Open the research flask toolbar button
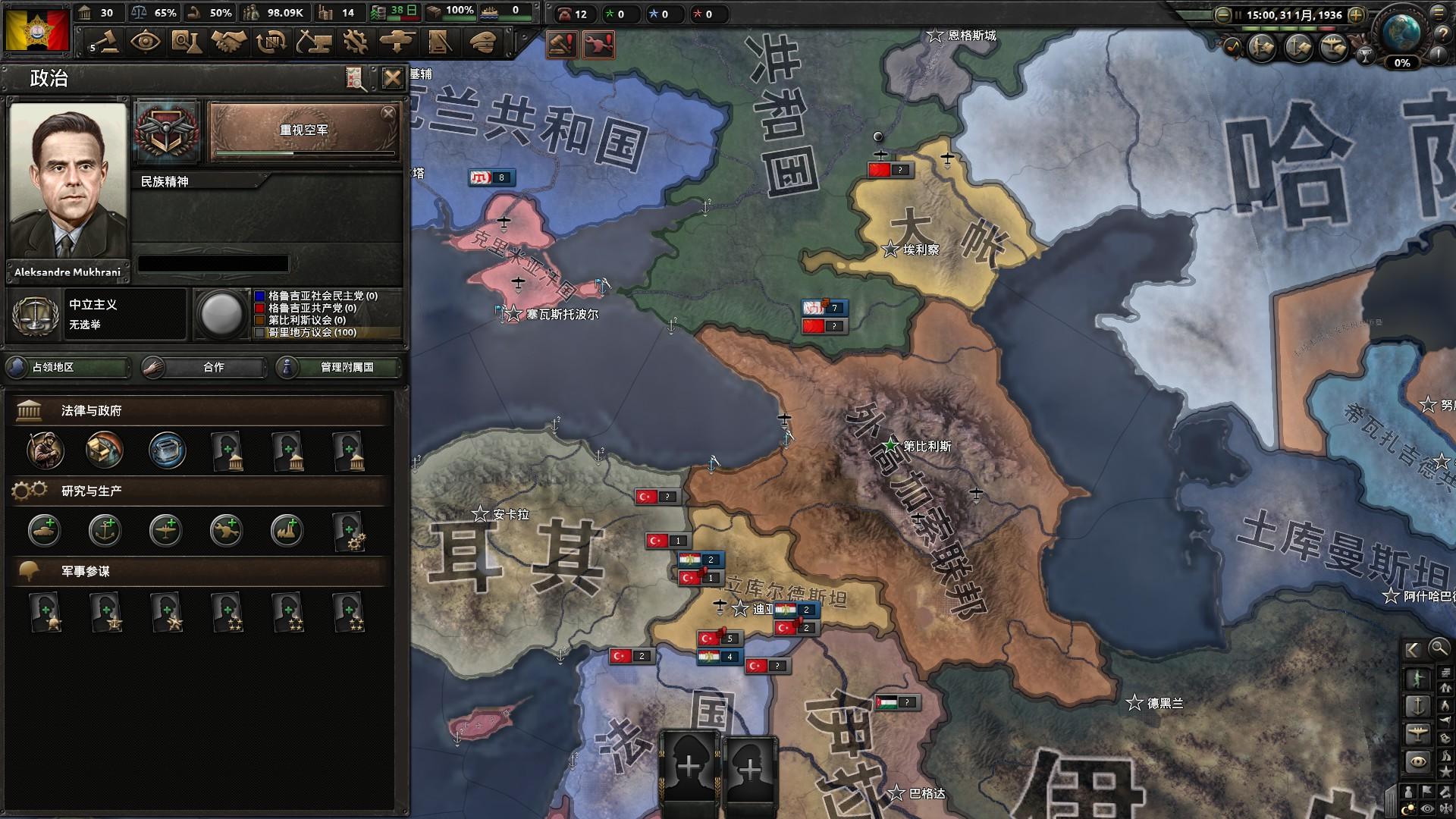Screen dimensions: 1456x819 tap(187, 42)
